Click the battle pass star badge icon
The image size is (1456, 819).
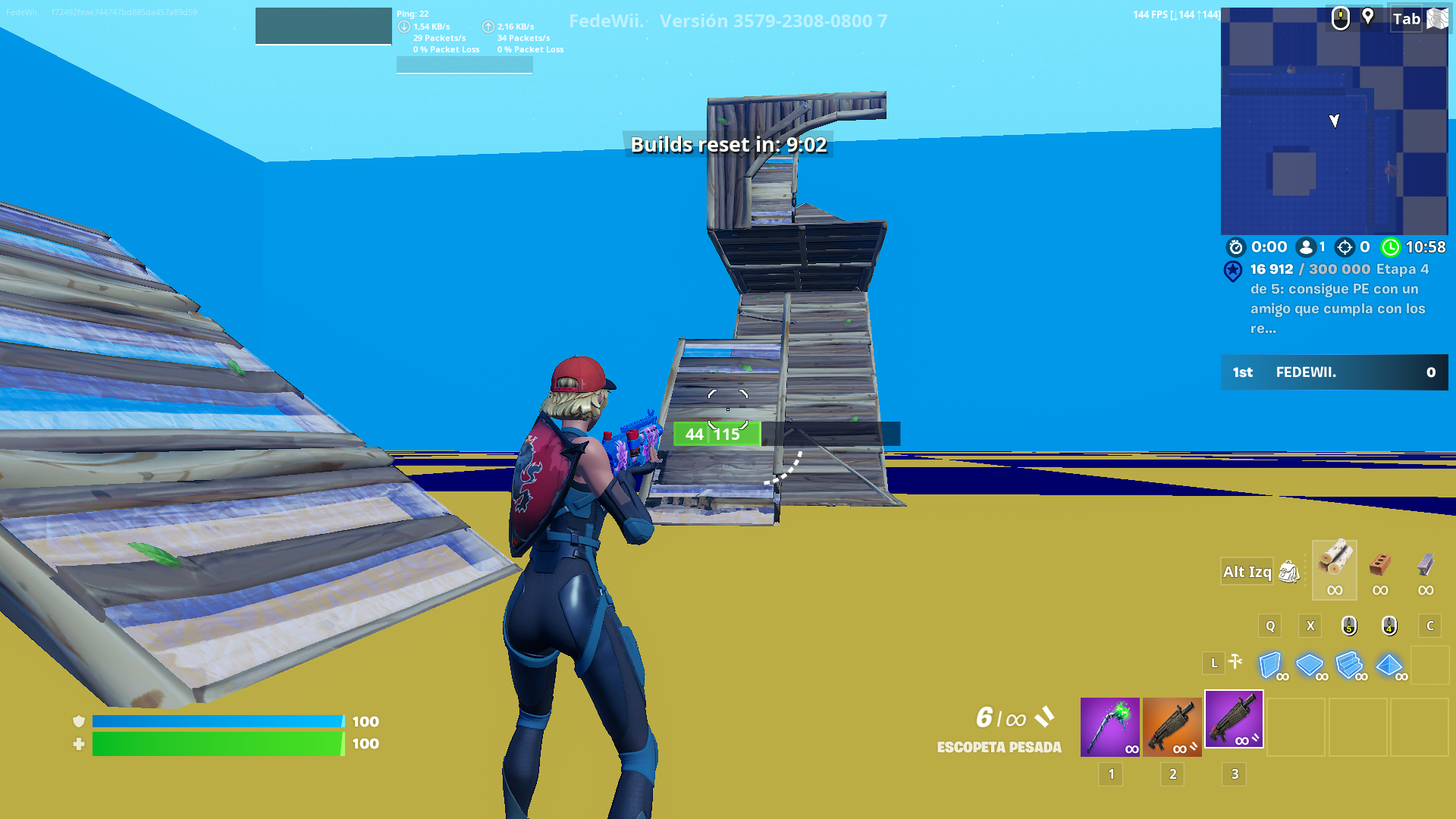pos(1231,271)
